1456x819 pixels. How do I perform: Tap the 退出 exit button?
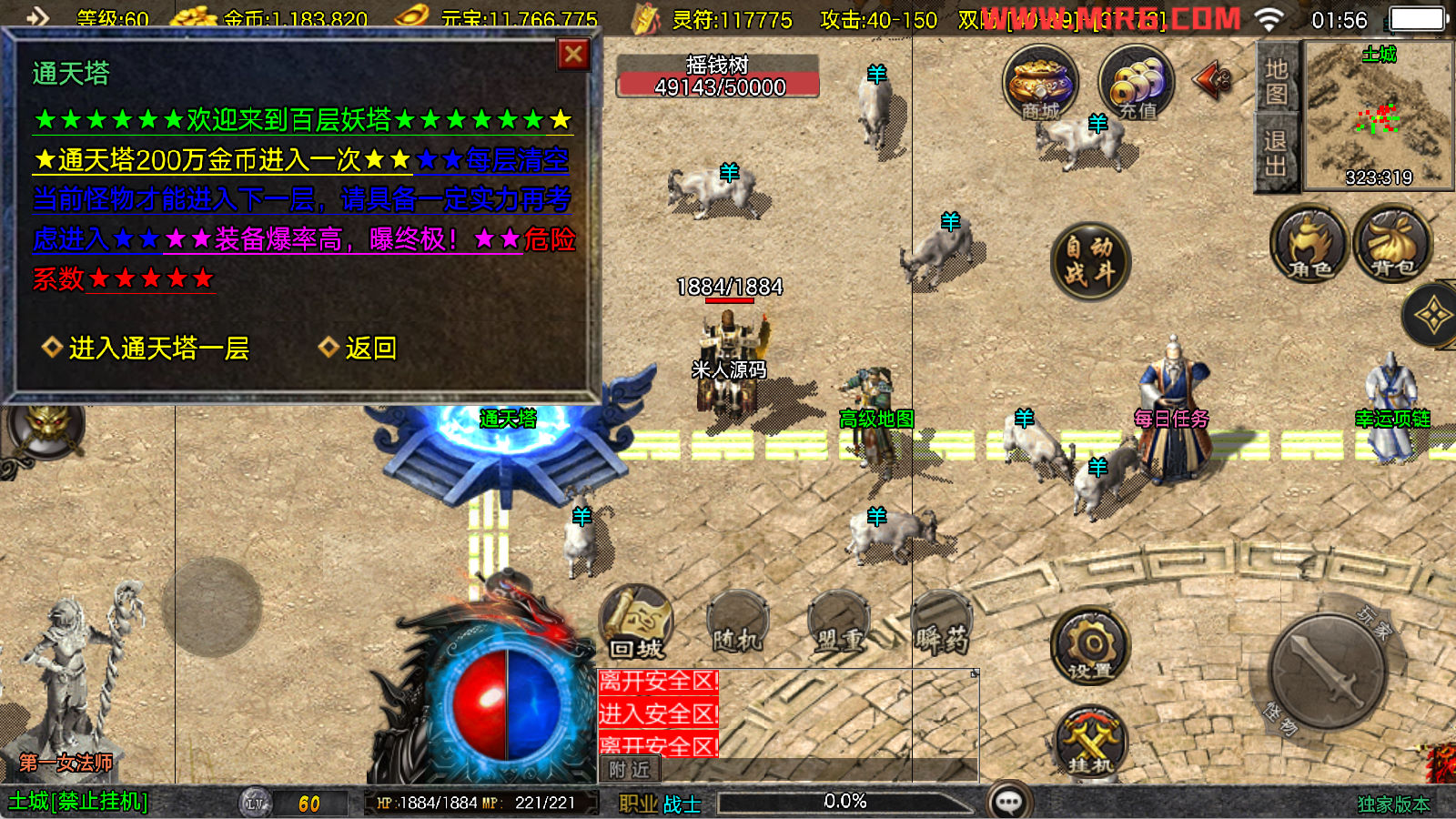pyautogui.click(x=1276, y=153)
